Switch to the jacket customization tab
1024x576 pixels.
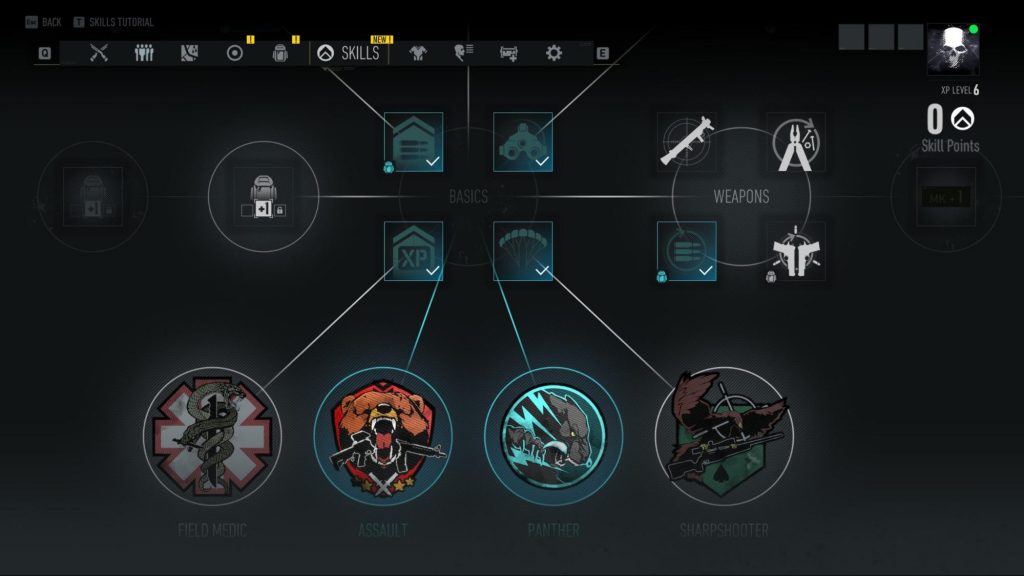point(417,53)
